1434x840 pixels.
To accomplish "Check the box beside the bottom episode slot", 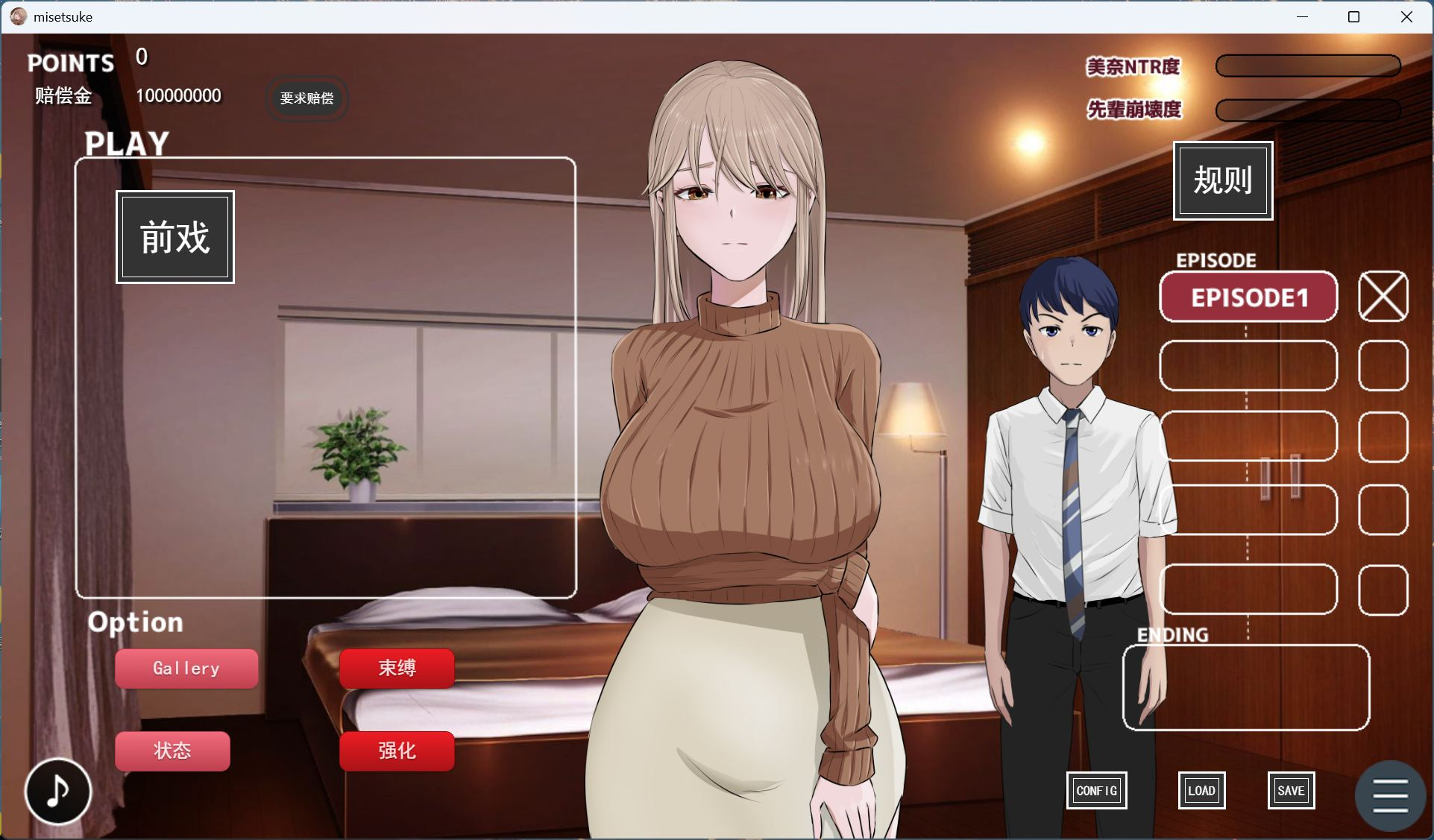I will coord(1383,590).
